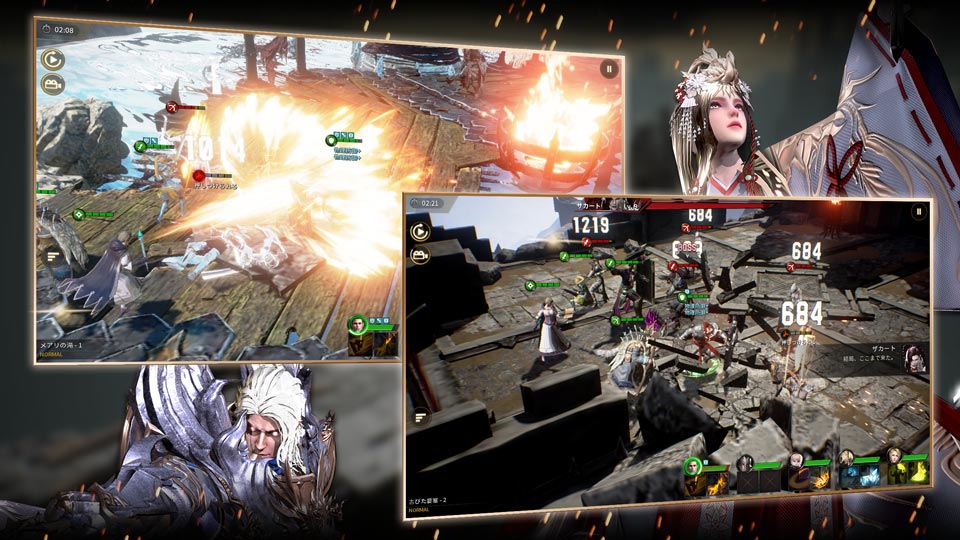This screenshot has width=960, height=540.
Task: Pause the ruined fortress battle
Action: click(x=917, y=212)
